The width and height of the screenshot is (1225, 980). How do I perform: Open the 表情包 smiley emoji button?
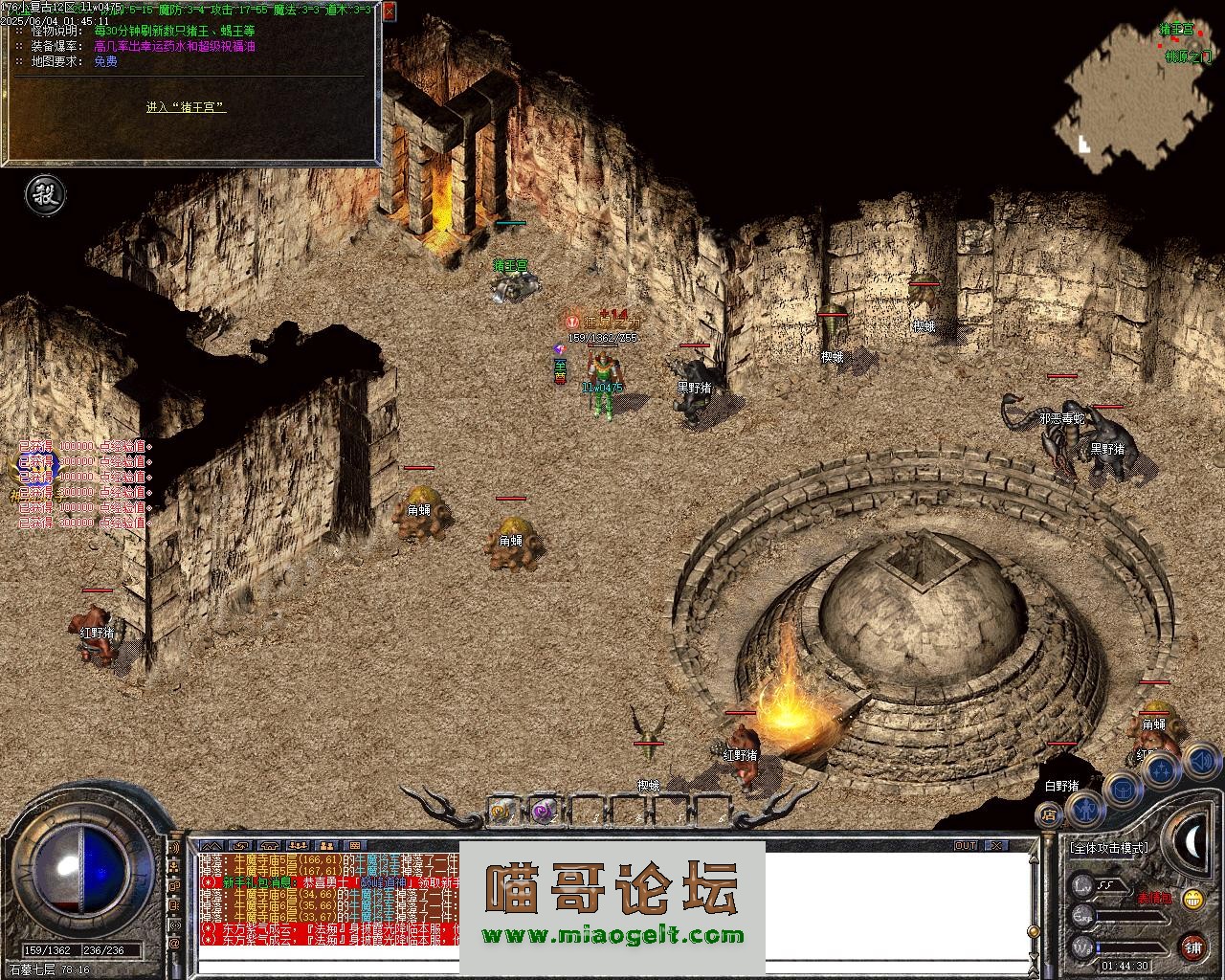1192,899
